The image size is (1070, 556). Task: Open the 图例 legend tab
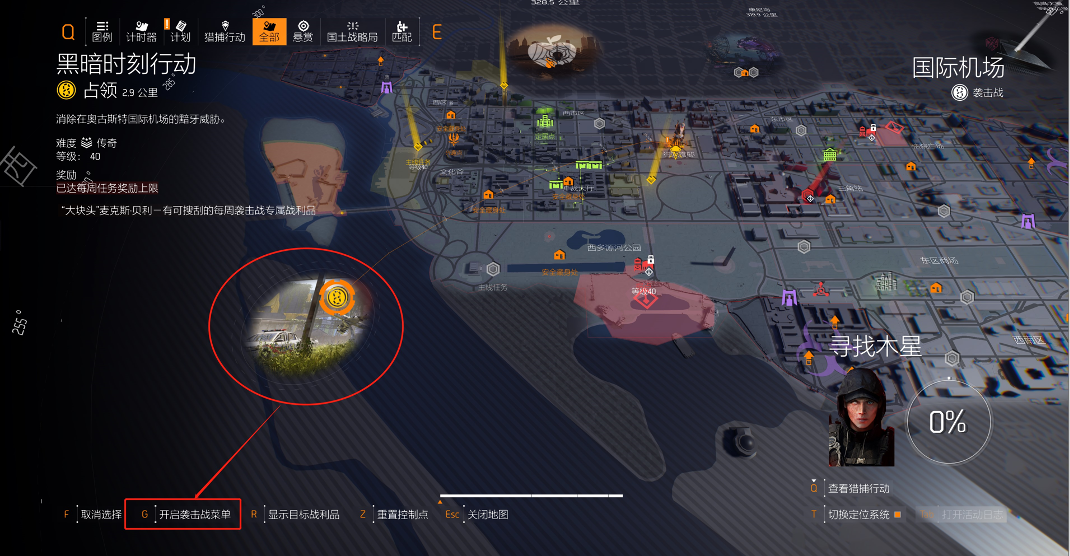tap(102, 31)
